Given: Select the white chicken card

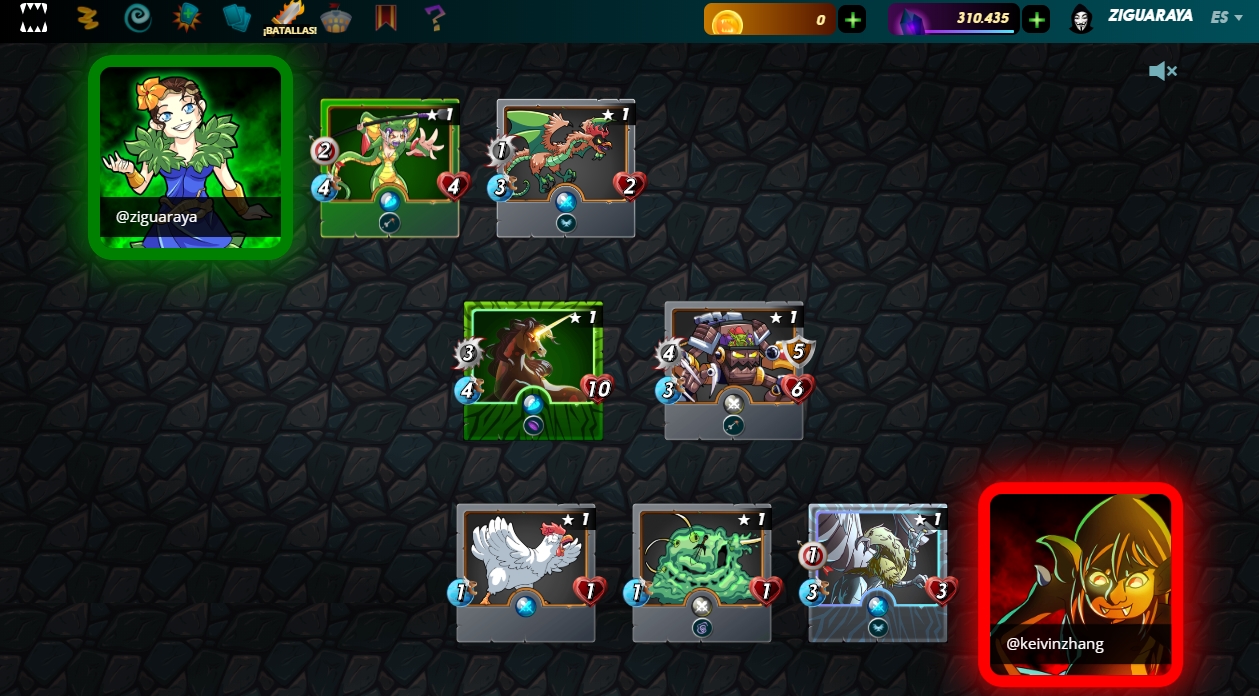Looking at the screenshot, I should pyautogui.click(x=526, y=572).
